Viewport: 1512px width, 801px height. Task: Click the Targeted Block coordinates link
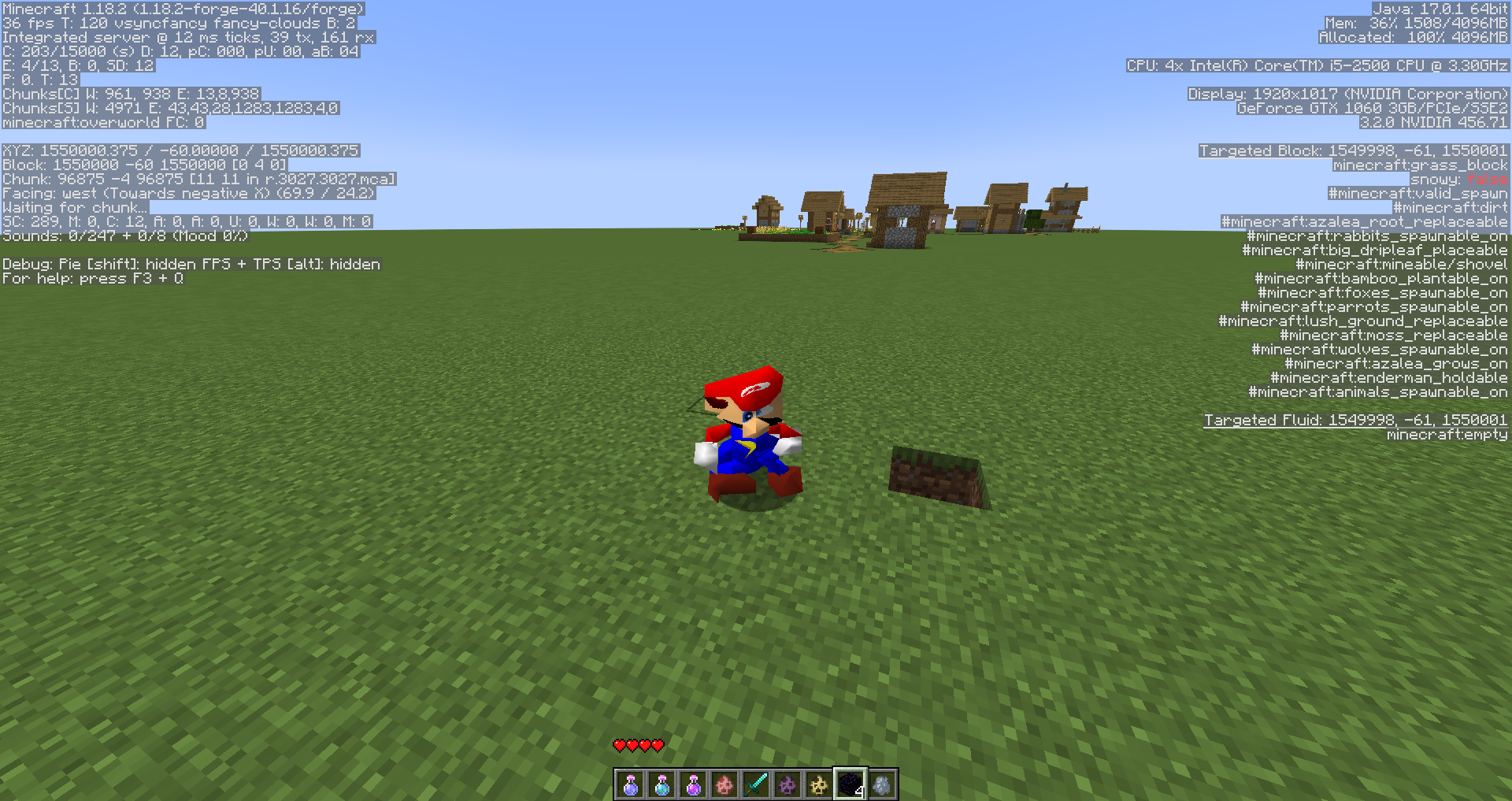click(1352, 150)
